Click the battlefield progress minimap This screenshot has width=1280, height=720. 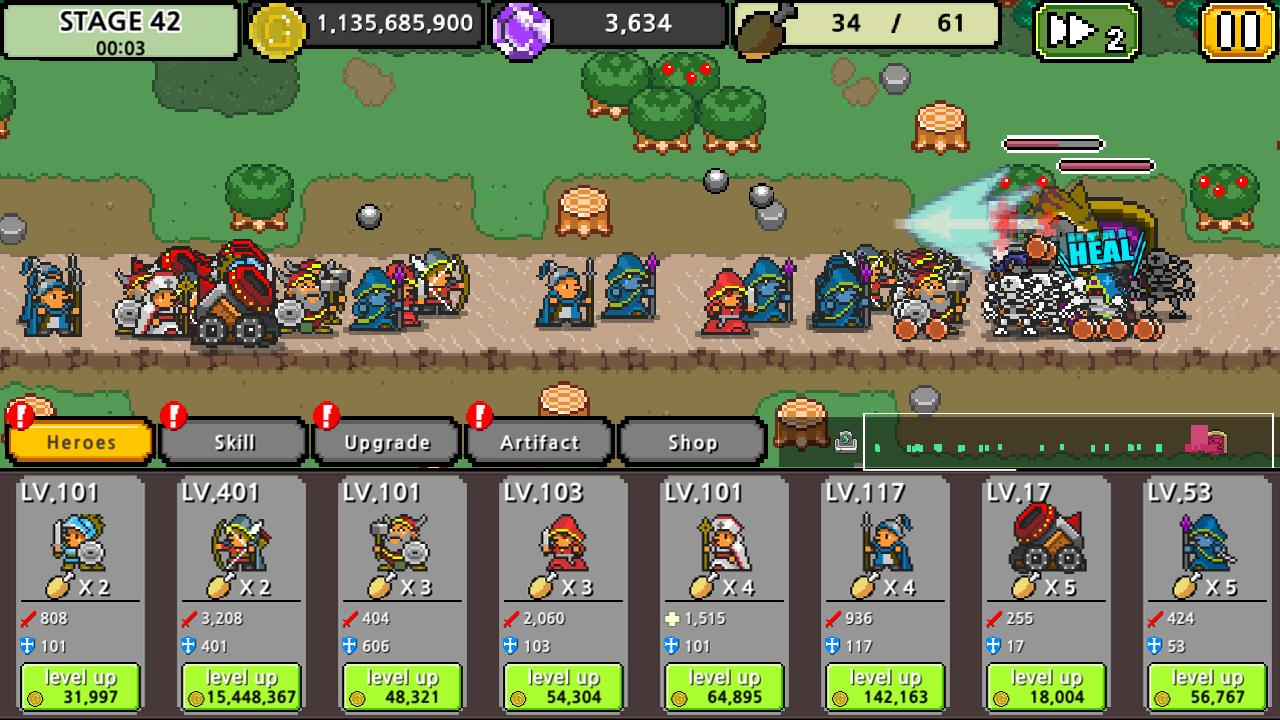coord(1068,442)
